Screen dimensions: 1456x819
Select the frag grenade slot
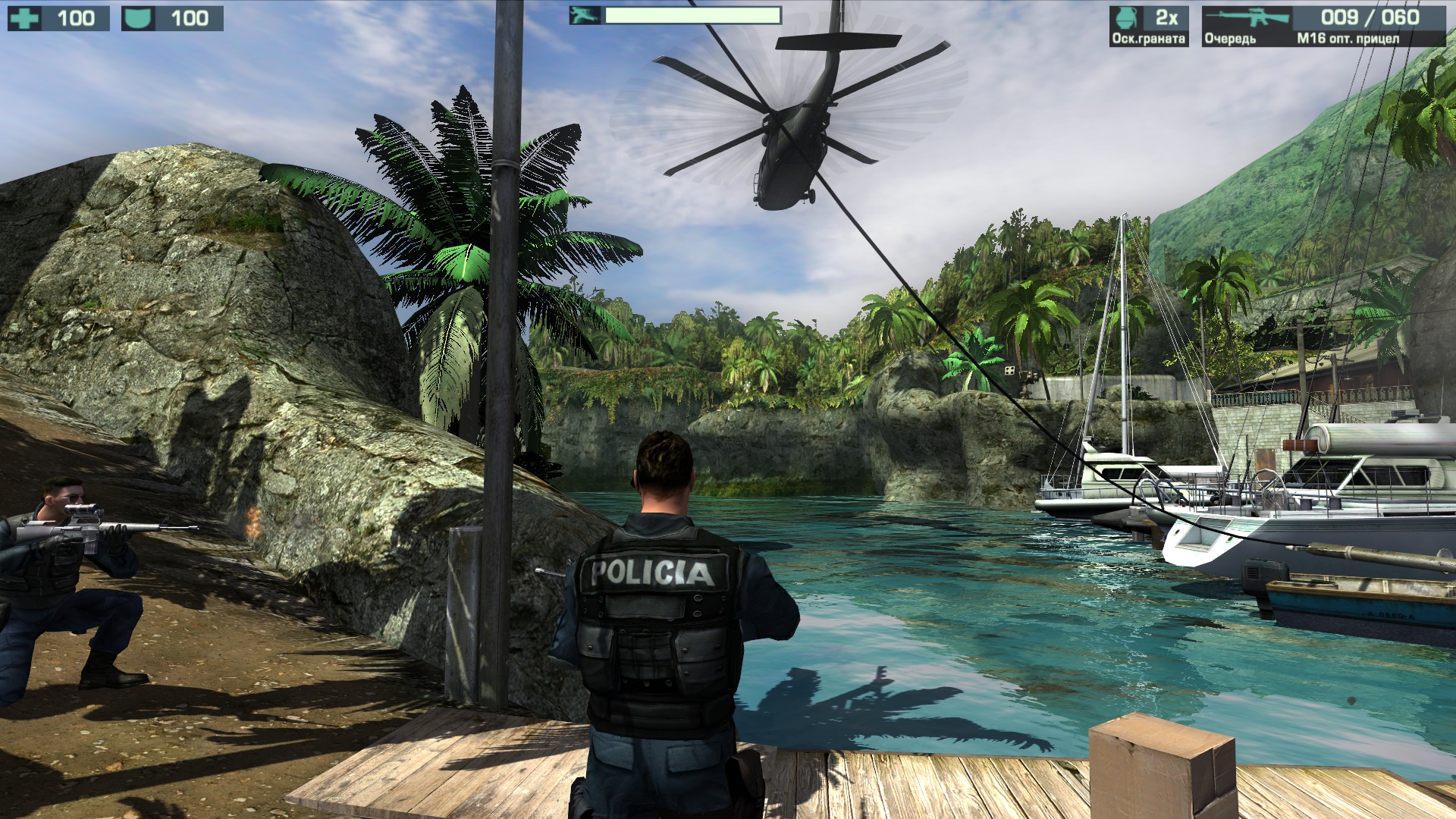(1147, 26)
